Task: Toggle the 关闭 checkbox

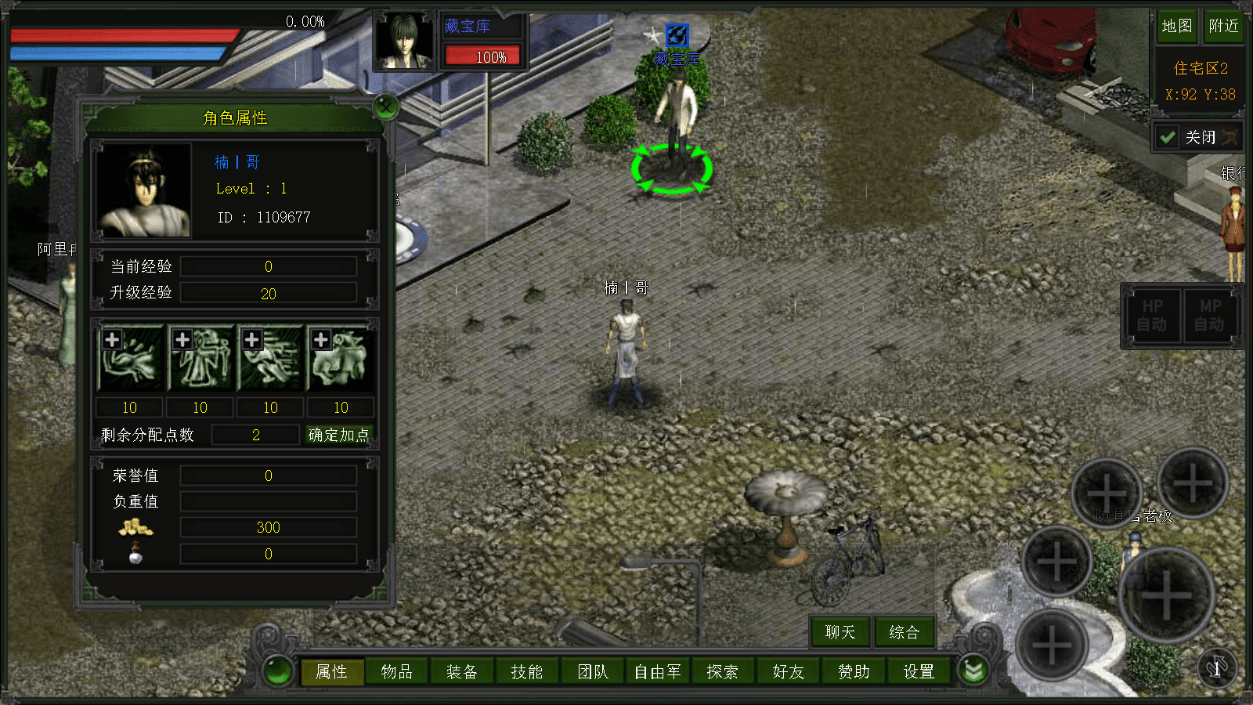Action: click(1167, 137)
